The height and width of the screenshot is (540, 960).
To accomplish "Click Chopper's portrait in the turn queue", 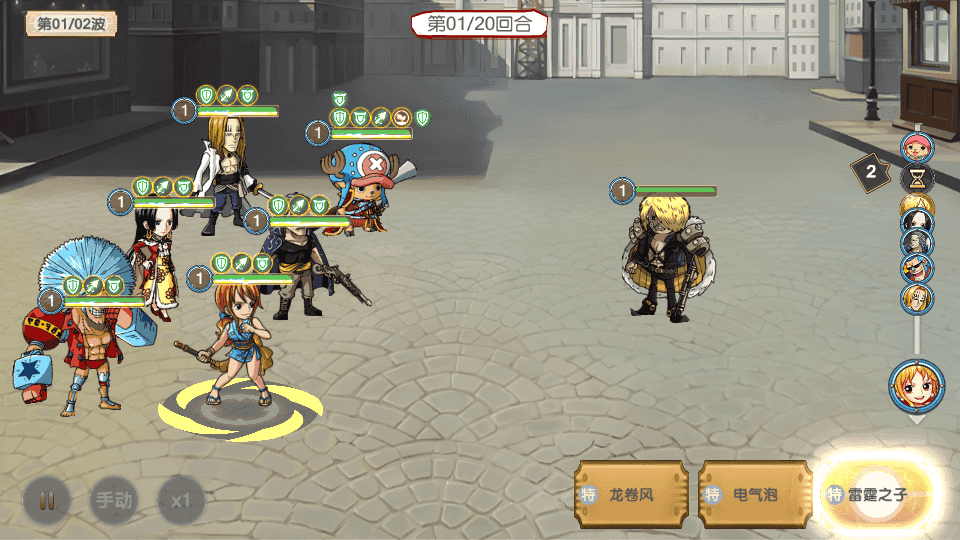I will [x=916, y=149].
